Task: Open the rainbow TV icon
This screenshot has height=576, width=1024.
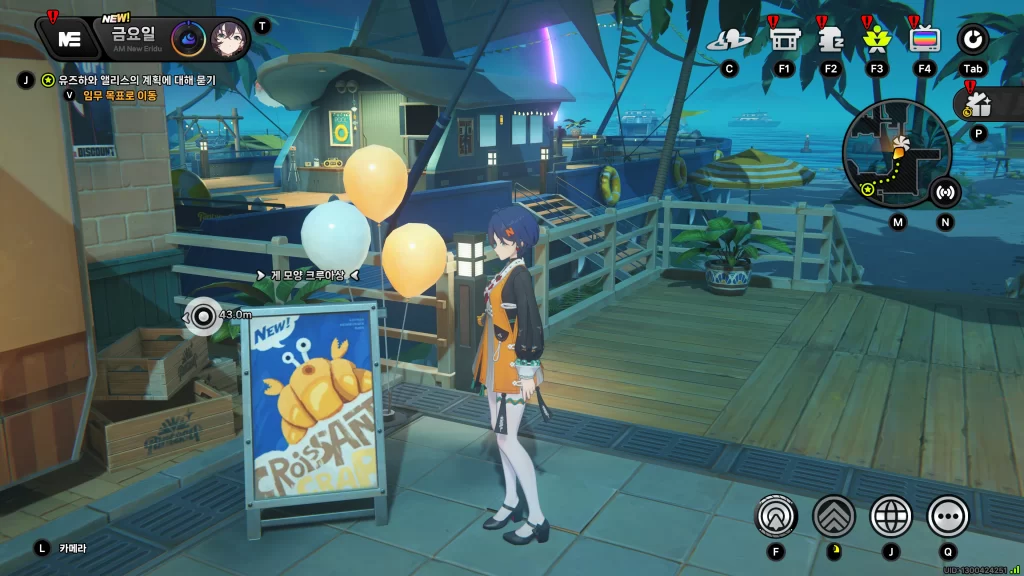Action: coord(924,39)
